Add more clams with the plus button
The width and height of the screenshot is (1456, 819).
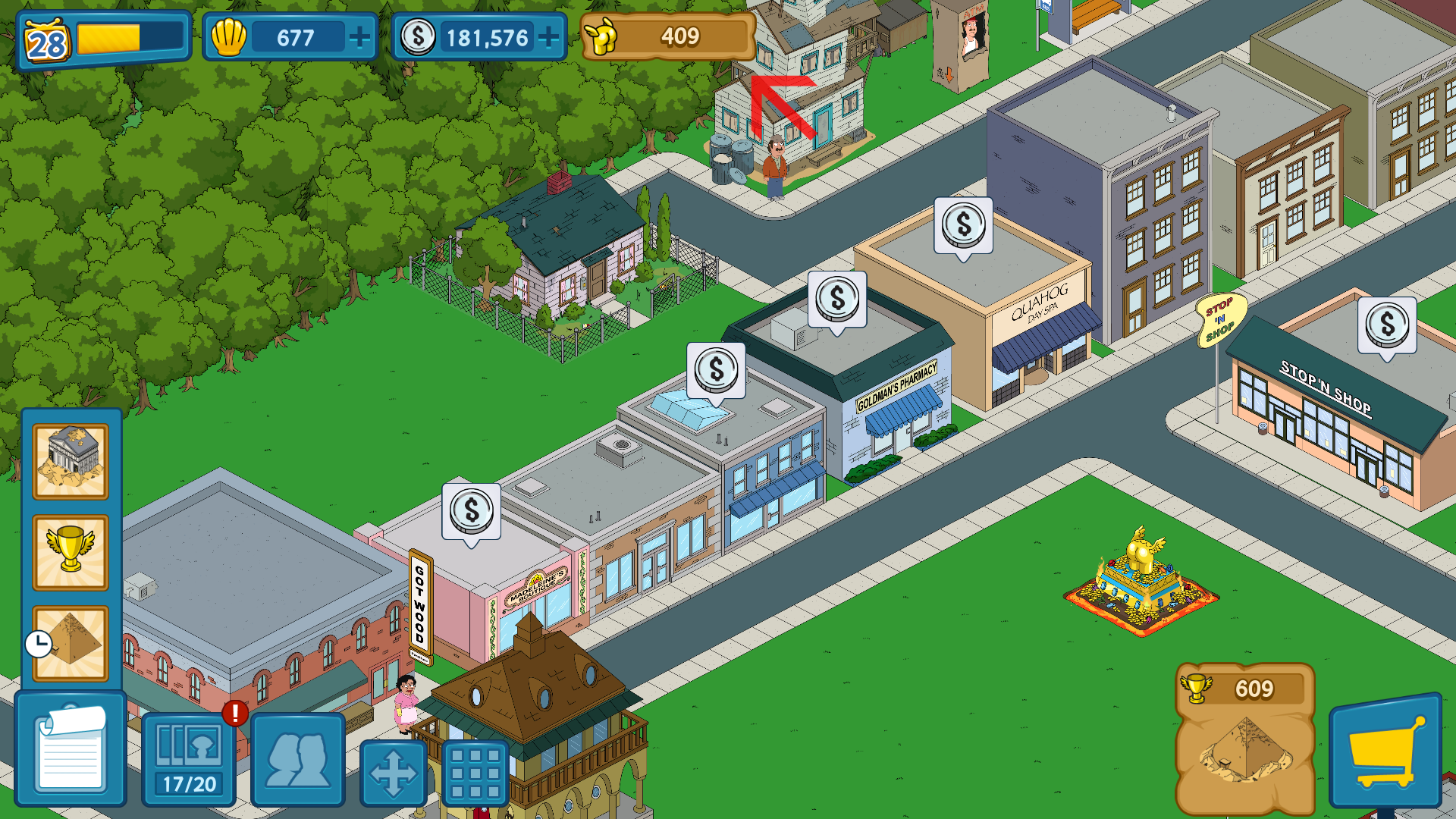(x=359, y=37)
